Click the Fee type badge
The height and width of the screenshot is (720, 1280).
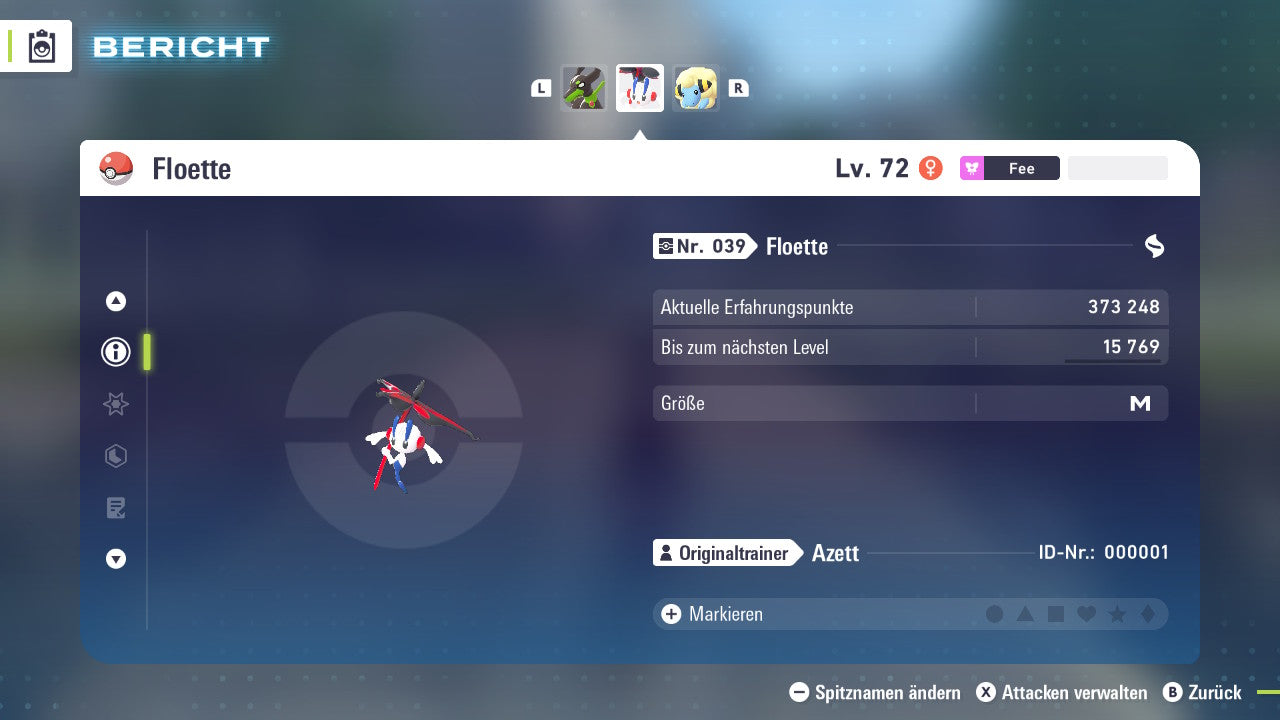pos(1010,168)
